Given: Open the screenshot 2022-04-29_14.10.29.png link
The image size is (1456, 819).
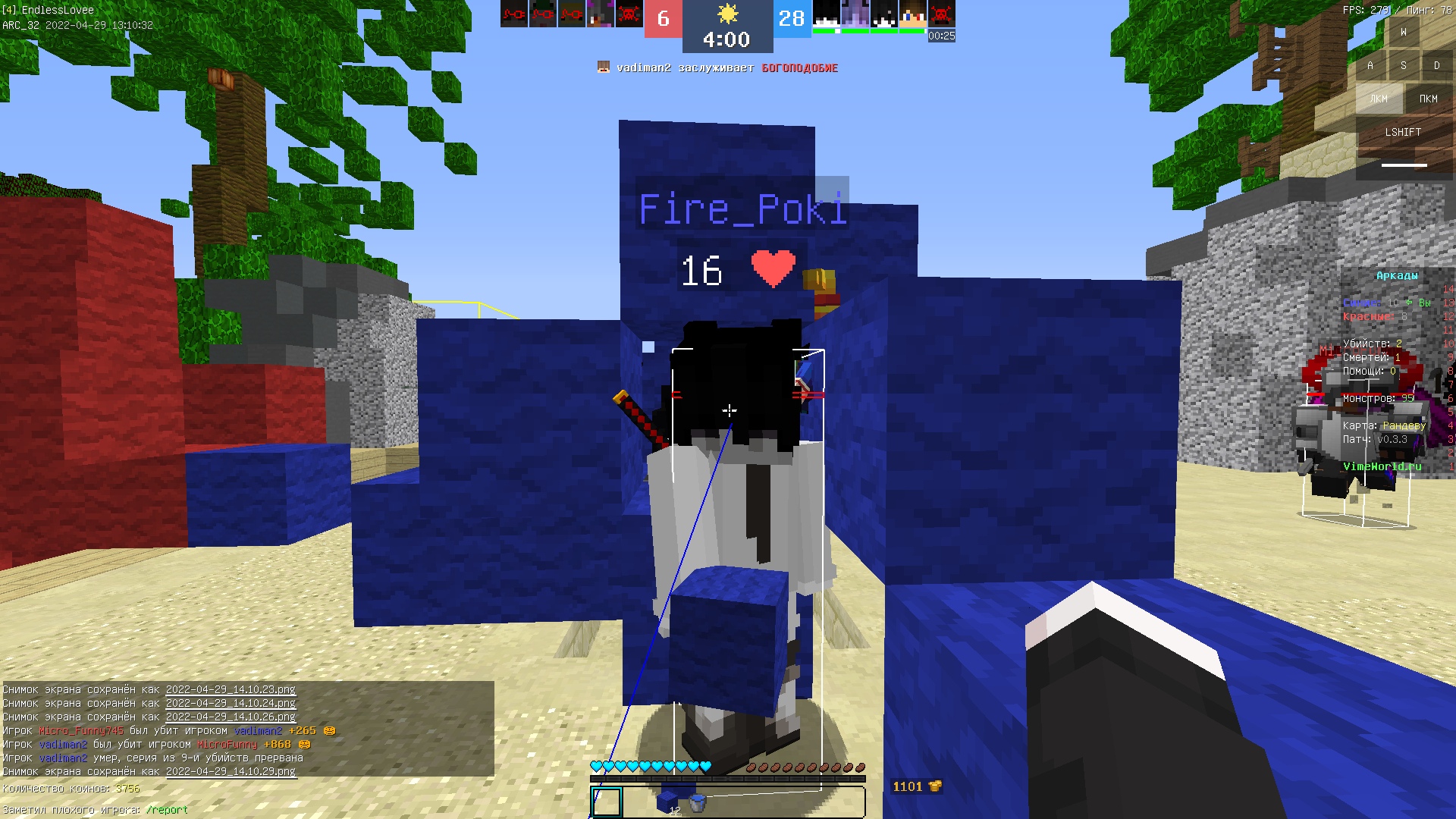Looking at the screenshot, I should [x=229, y=773].
